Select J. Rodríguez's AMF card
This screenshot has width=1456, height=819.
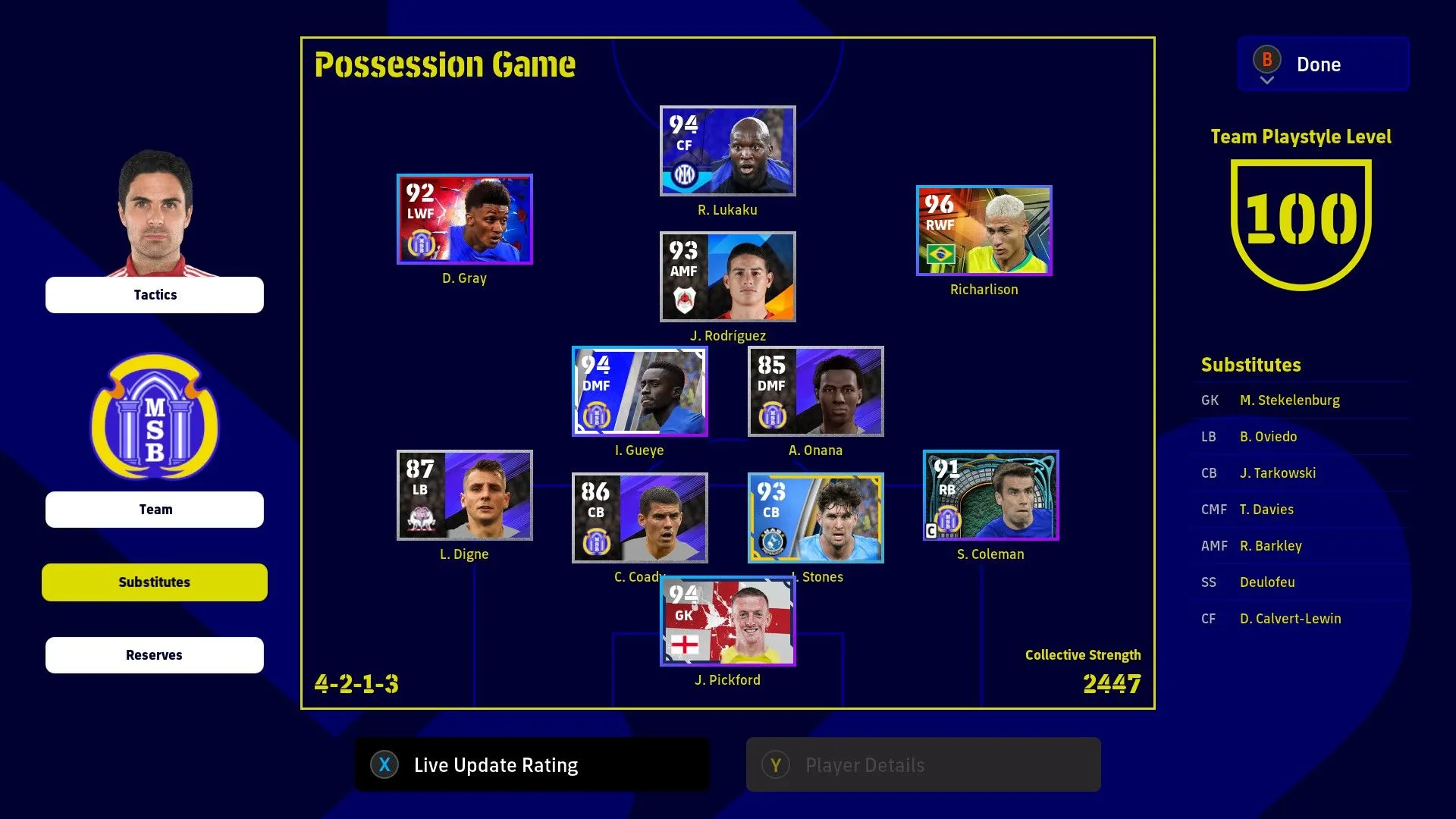pos(727,277)
